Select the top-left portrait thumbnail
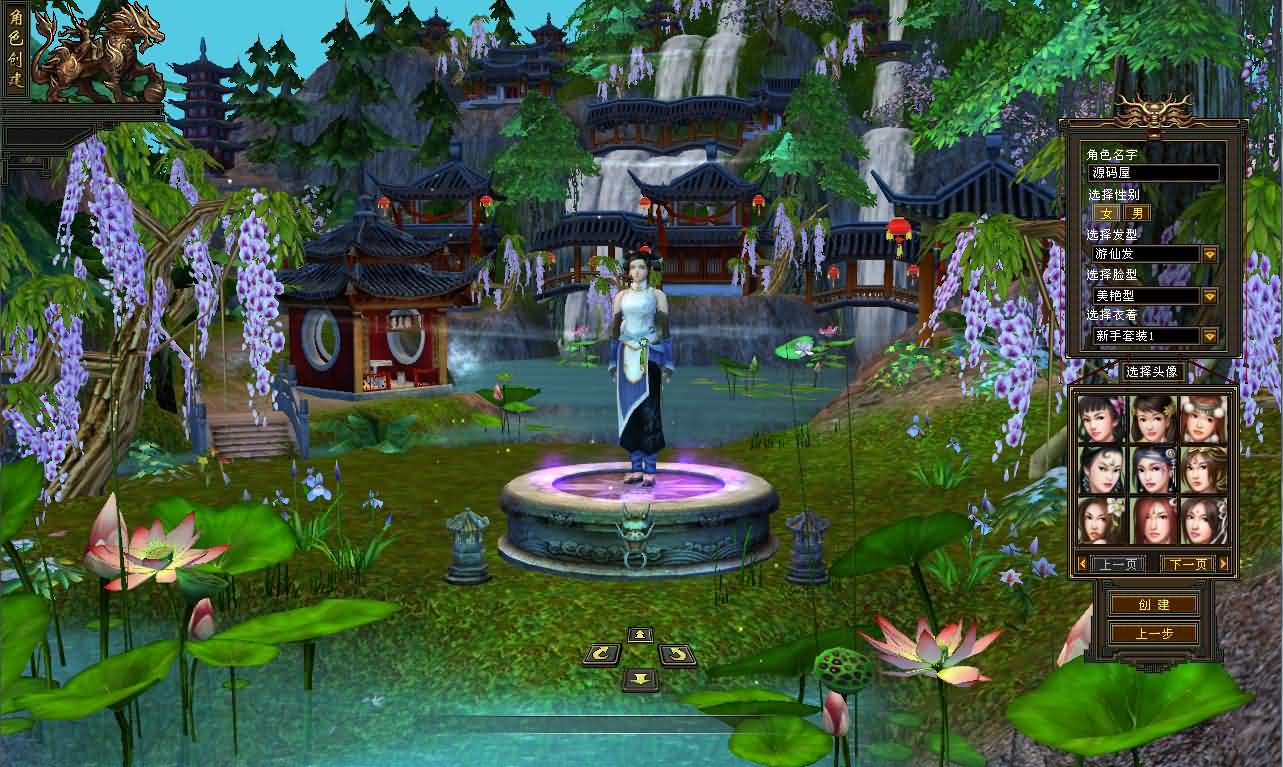Screen dimensions: 1283x767 tap(1102, 417)
